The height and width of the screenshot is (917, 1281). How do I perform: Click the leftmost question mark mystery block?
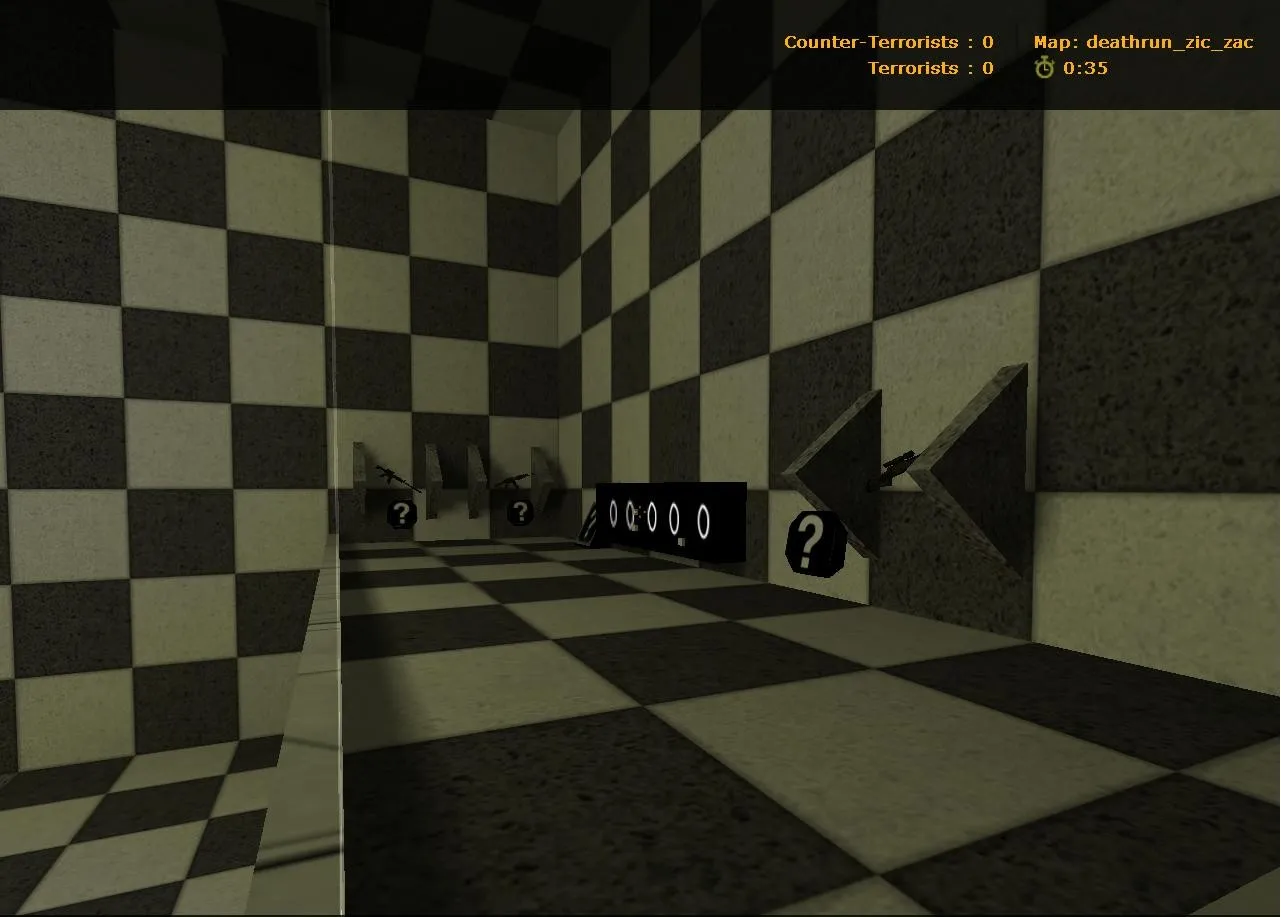pyautogui.click(x=400, y=516)
